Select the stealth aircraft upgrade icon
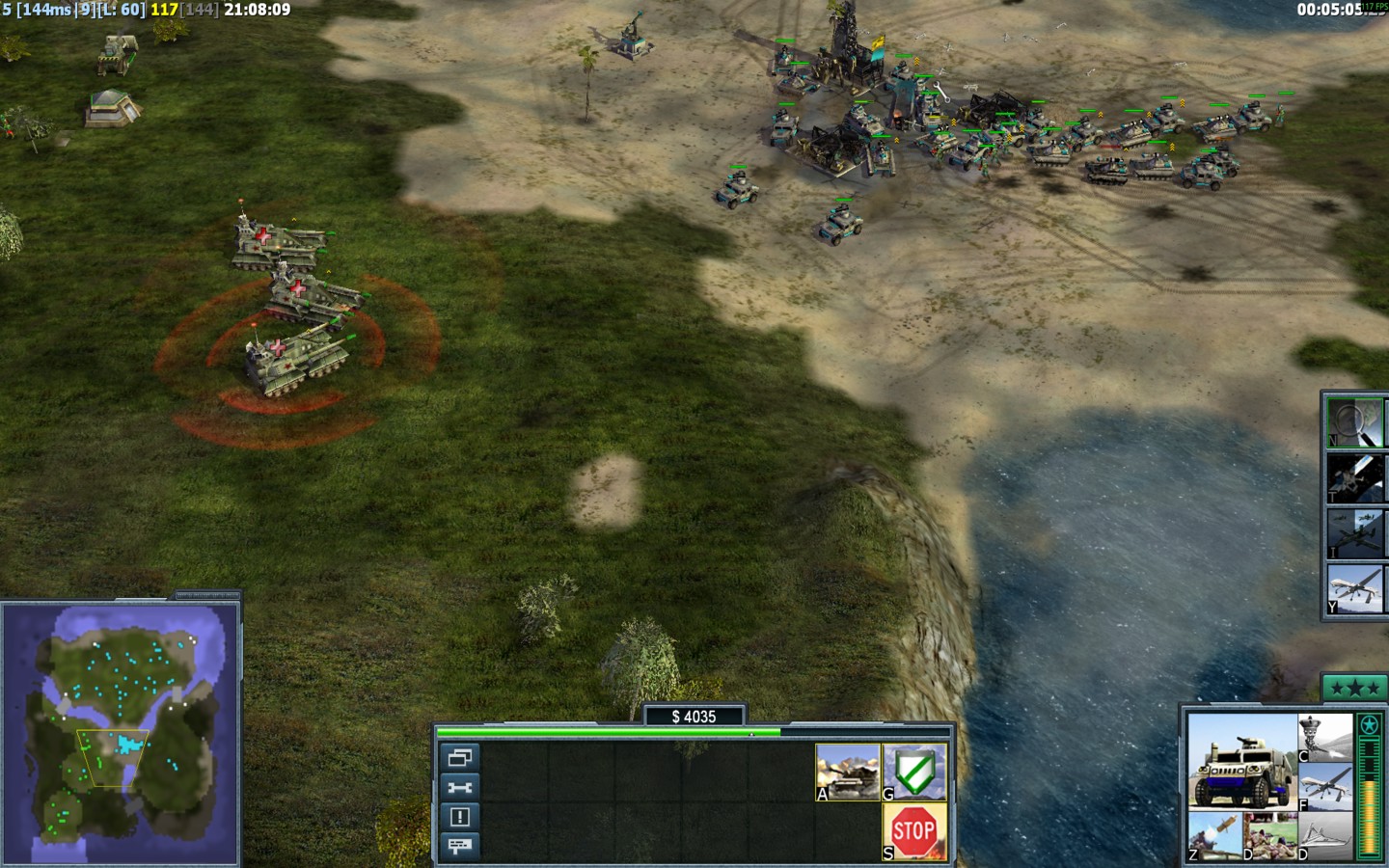 coord(1325,835)
